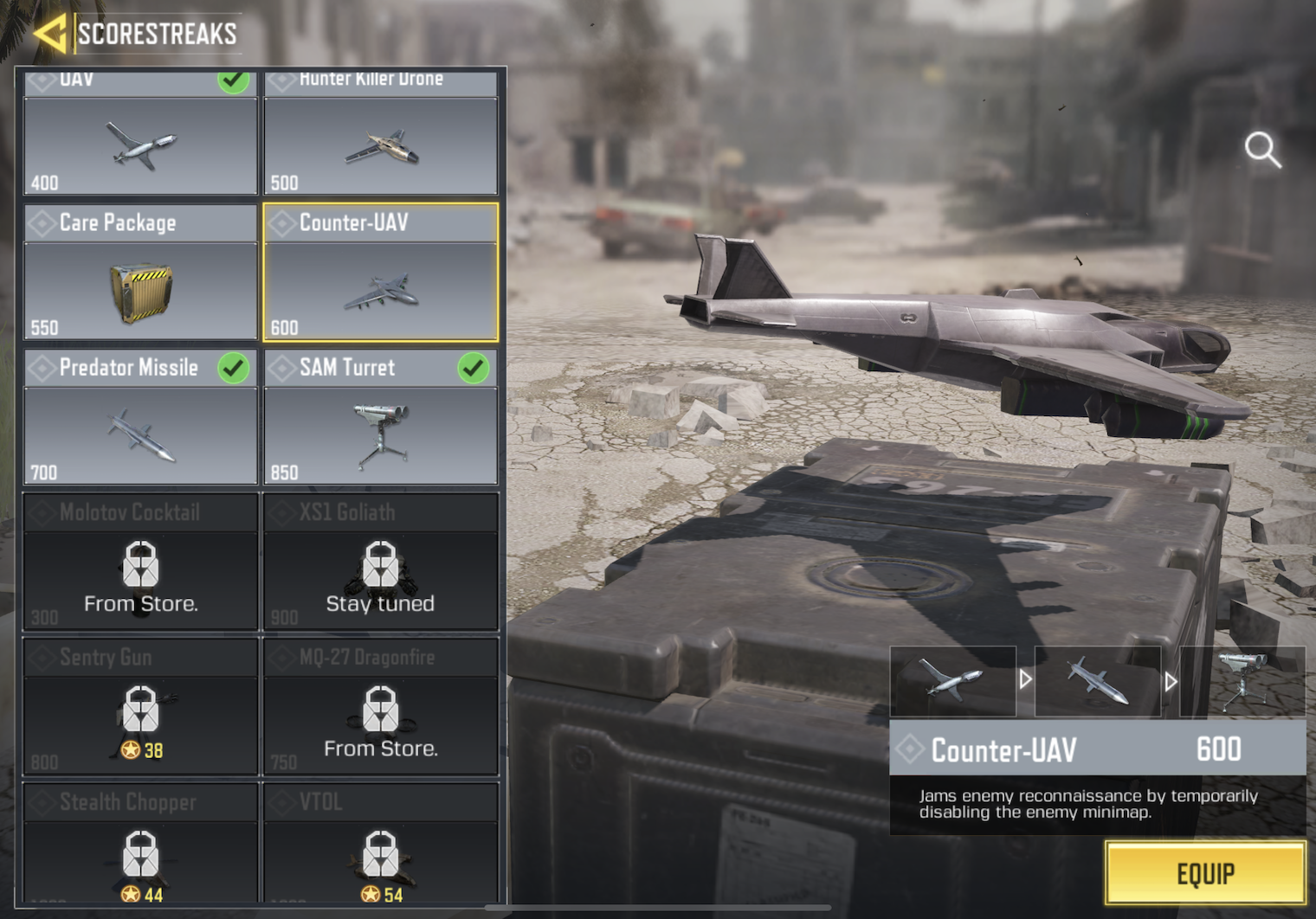Select the equipped Predator Missile loadout slot
The height and width of the screenshot is (919, 1316).
click(1097, 681)
